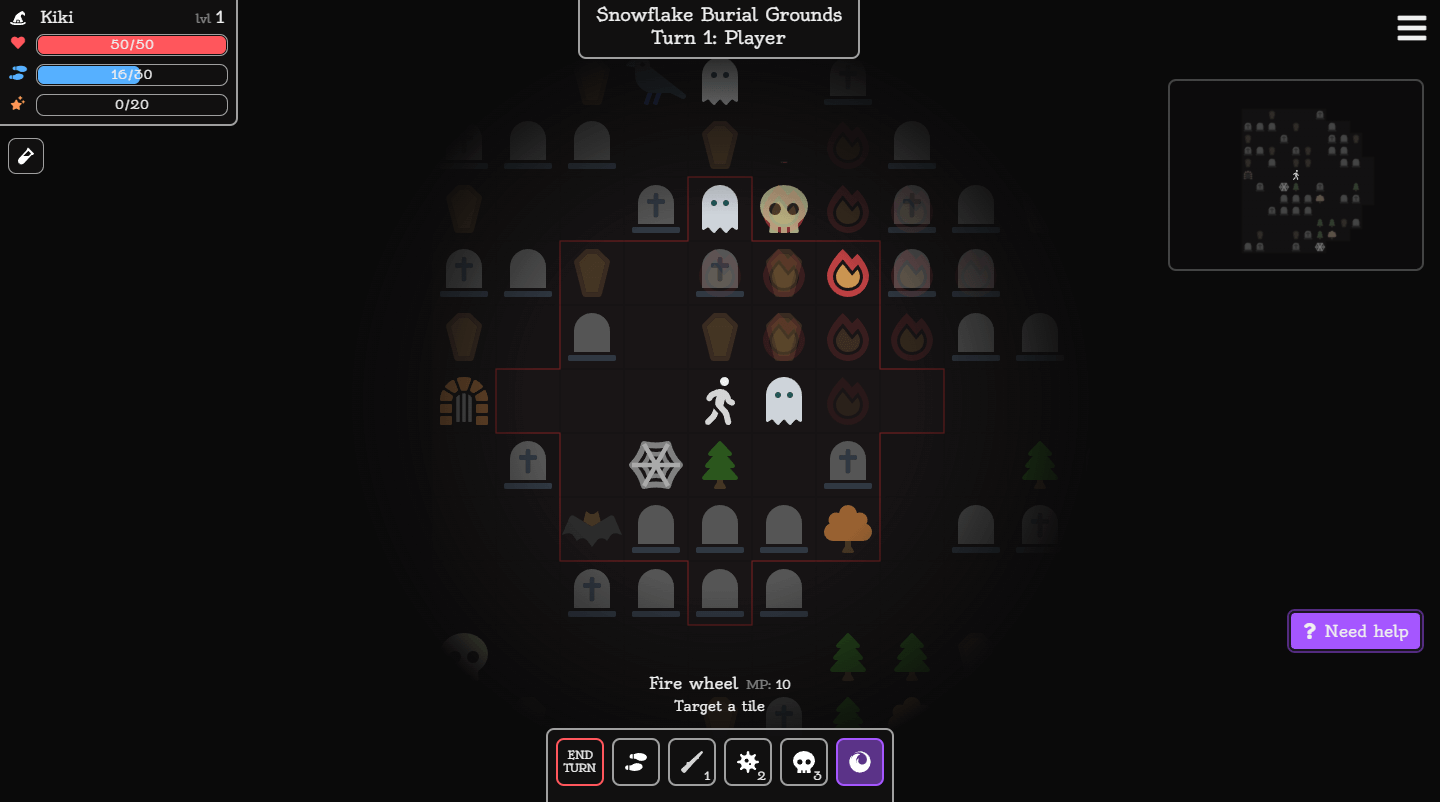
Task: Click the END TURN button
Action: 579,762
